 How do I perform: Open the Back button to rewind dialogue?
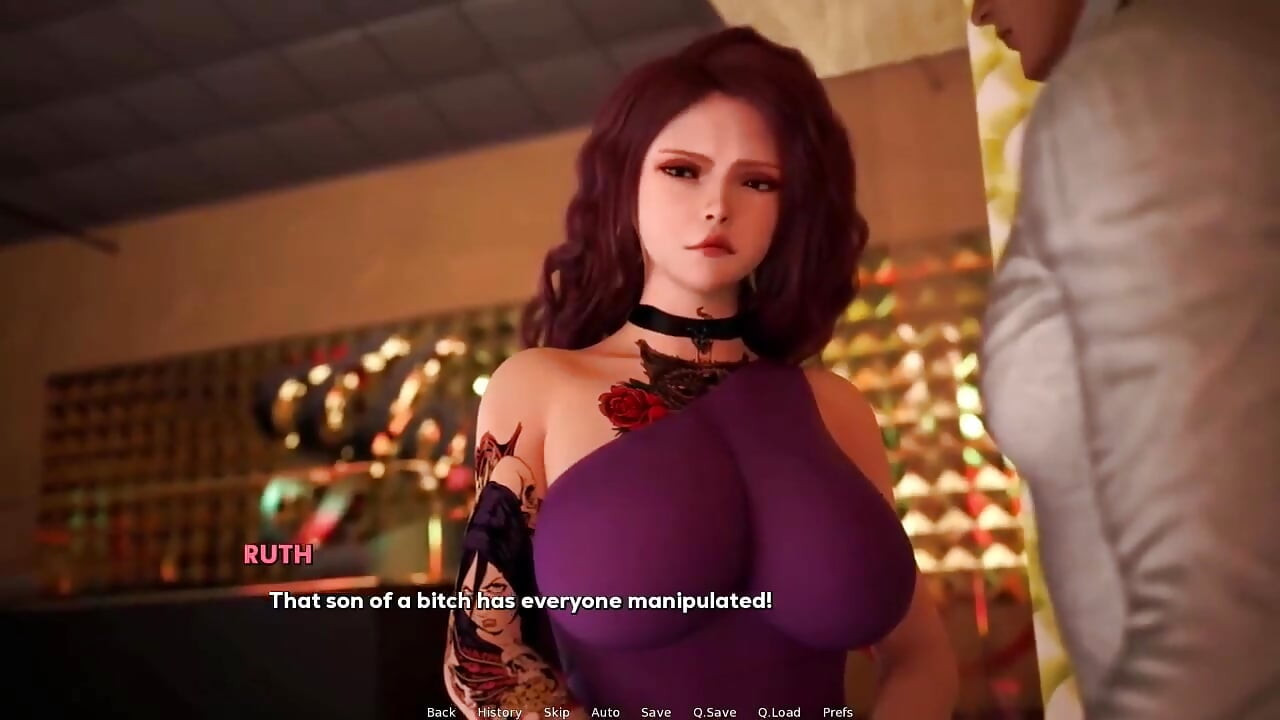pos(441,712)
